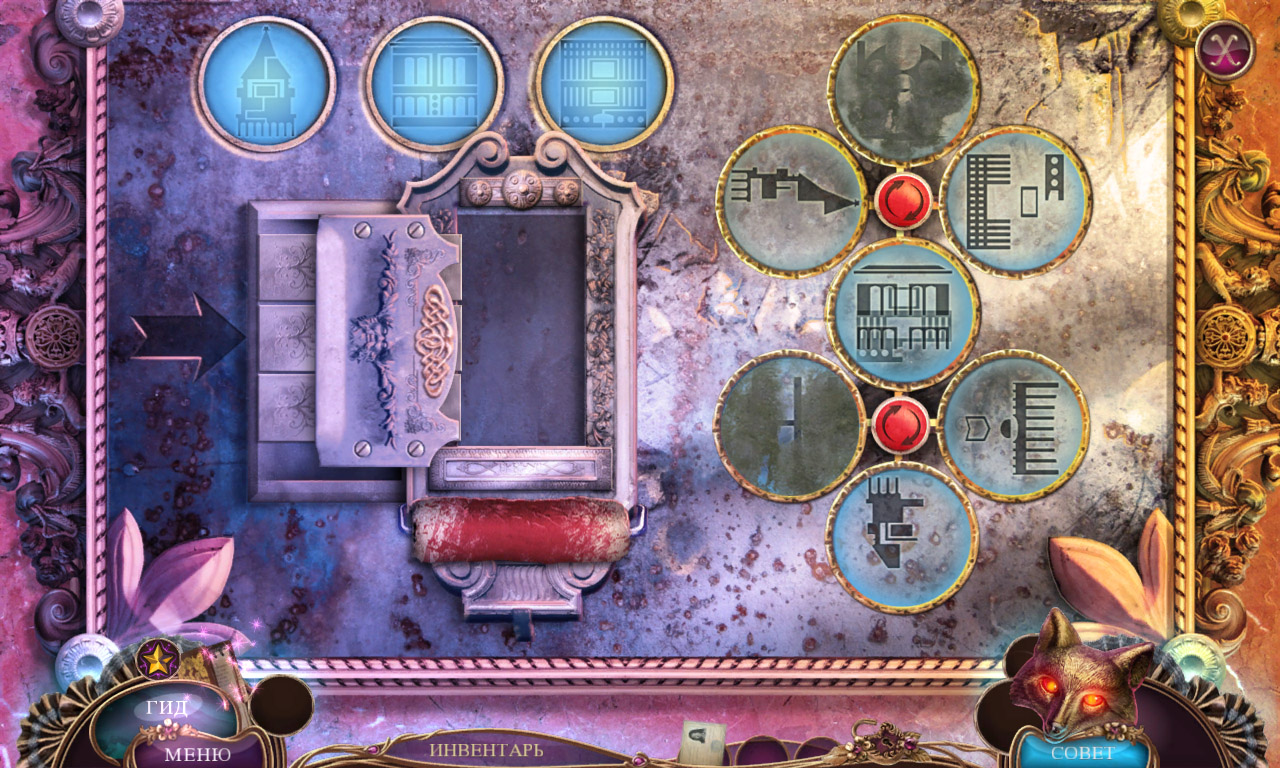Open the Гид strategy guide
The height and width of the screenshot is (768, 1280).
(167, 709)
